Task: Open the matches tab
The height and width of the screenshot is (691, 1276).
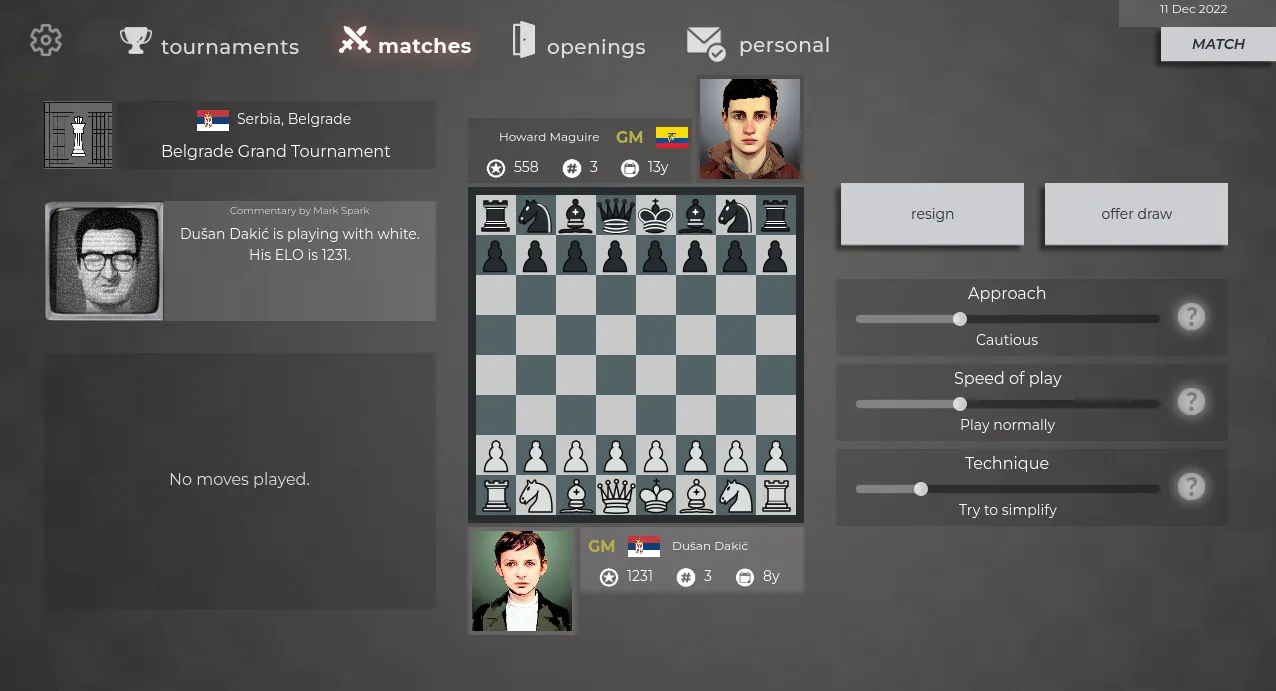Action: pos(405,44)
